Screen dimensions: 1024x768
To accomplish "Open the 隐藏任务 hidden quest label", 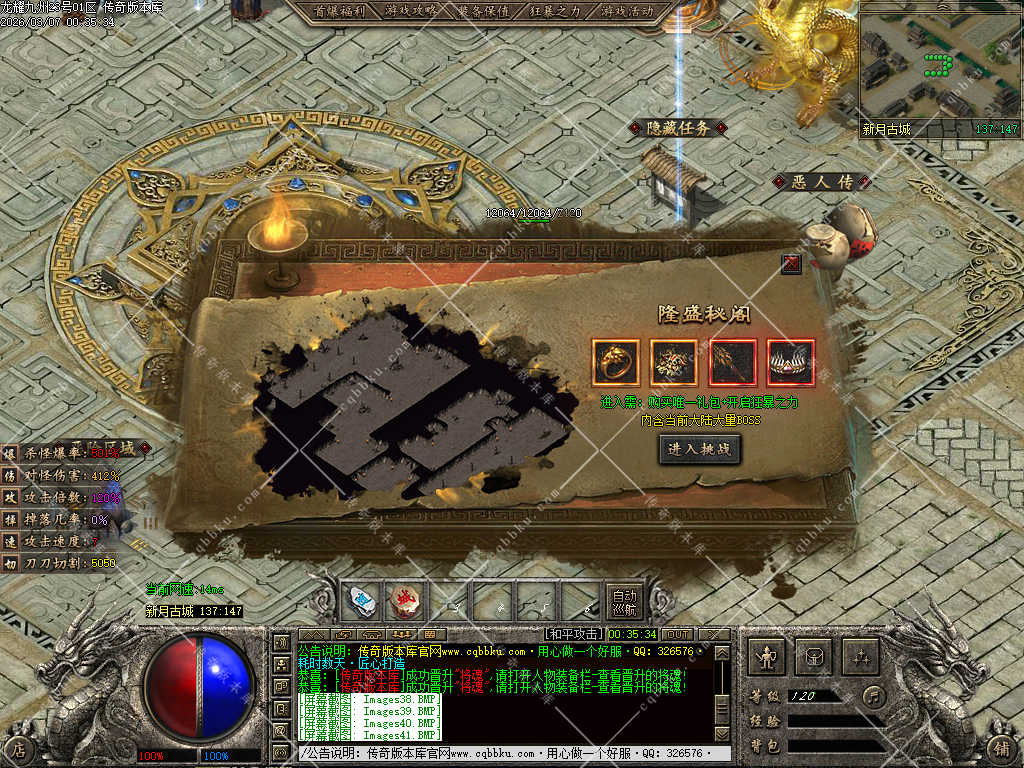I will click(x=678, y=128).
